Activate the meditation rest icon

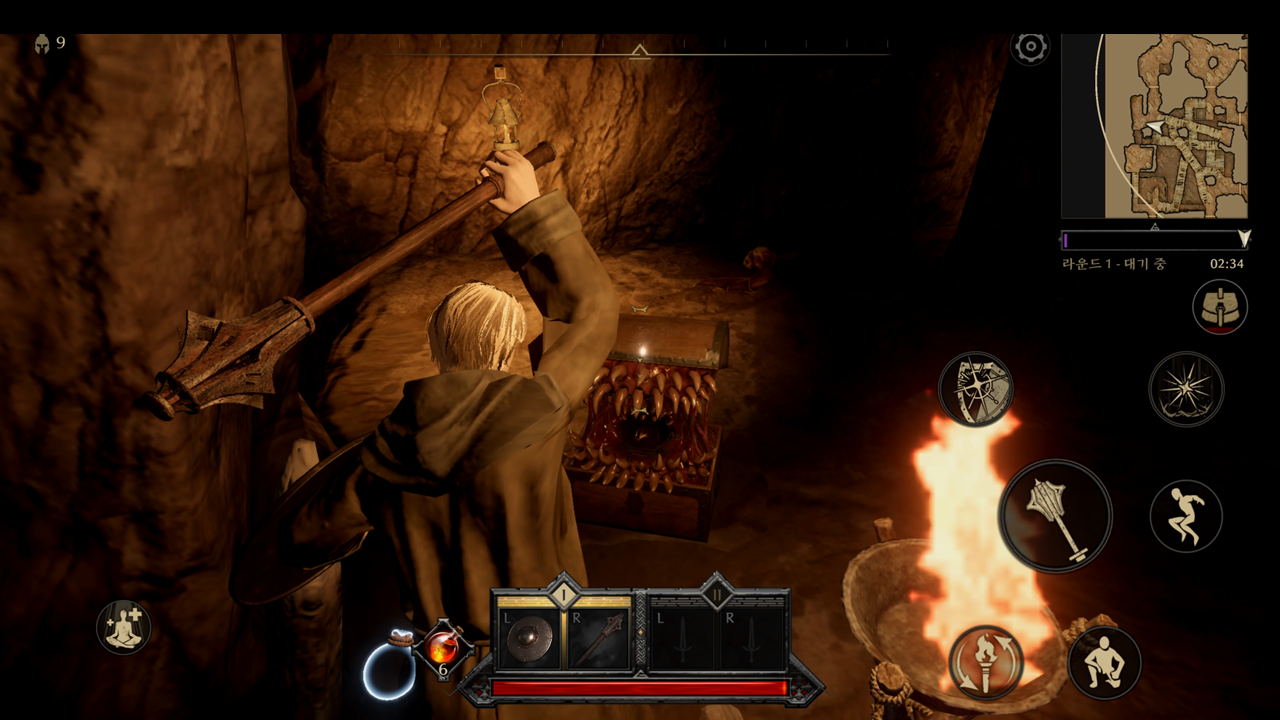(123, 627)
